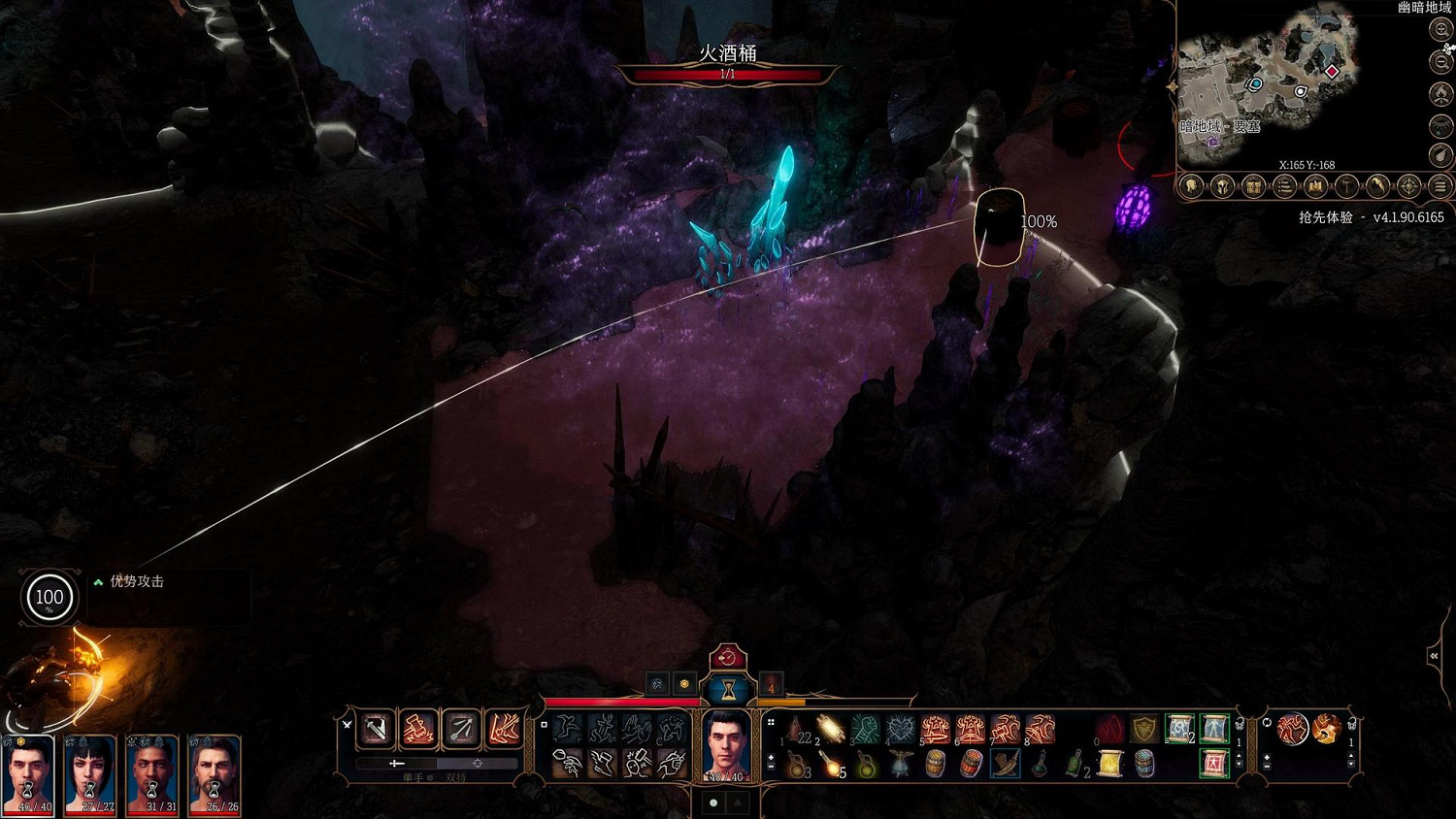The width and height of the screenshot is (1456, 819).
Task: Click the active character portrait in the hotbar
Action: (x=727, y=745)
